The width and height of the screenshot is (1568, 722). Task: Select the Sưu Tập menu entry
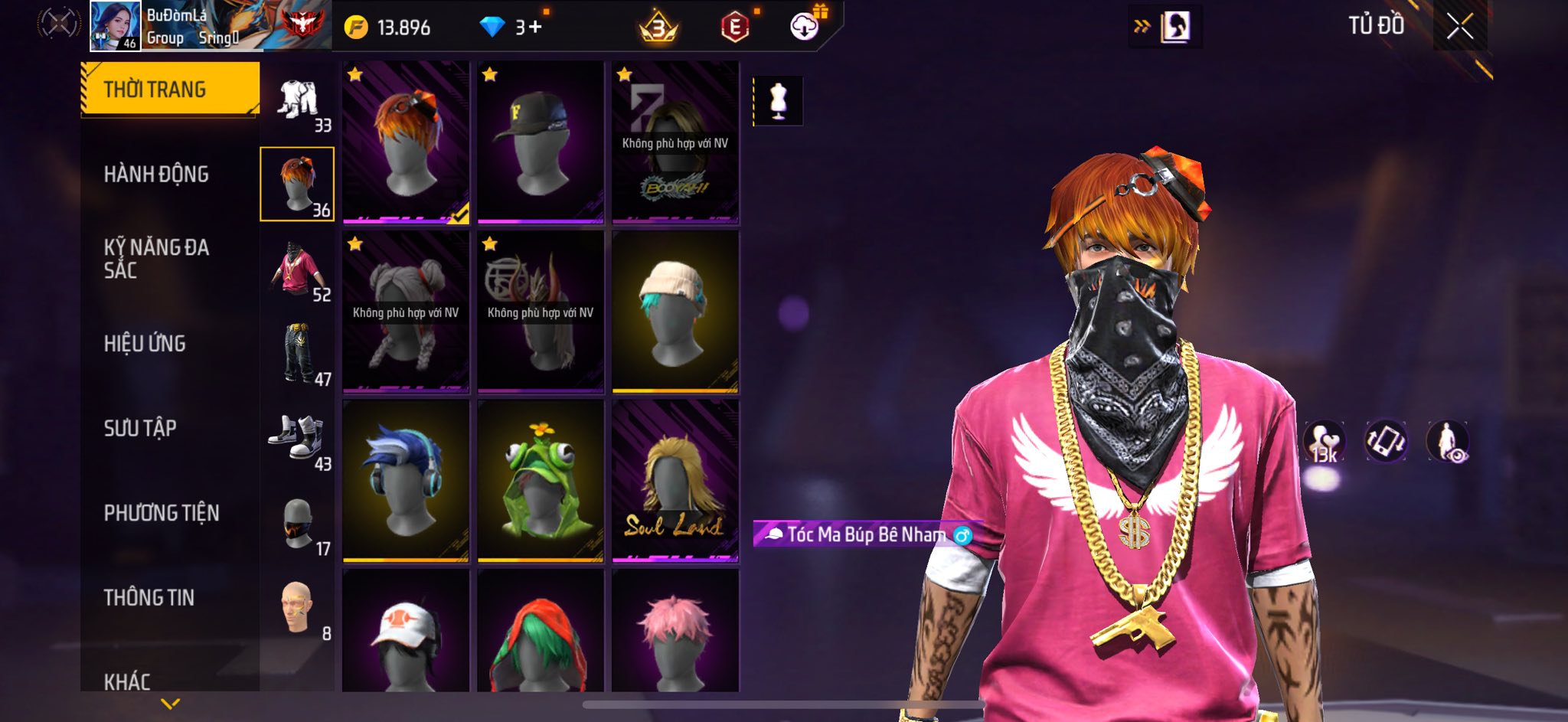(140, 428)
